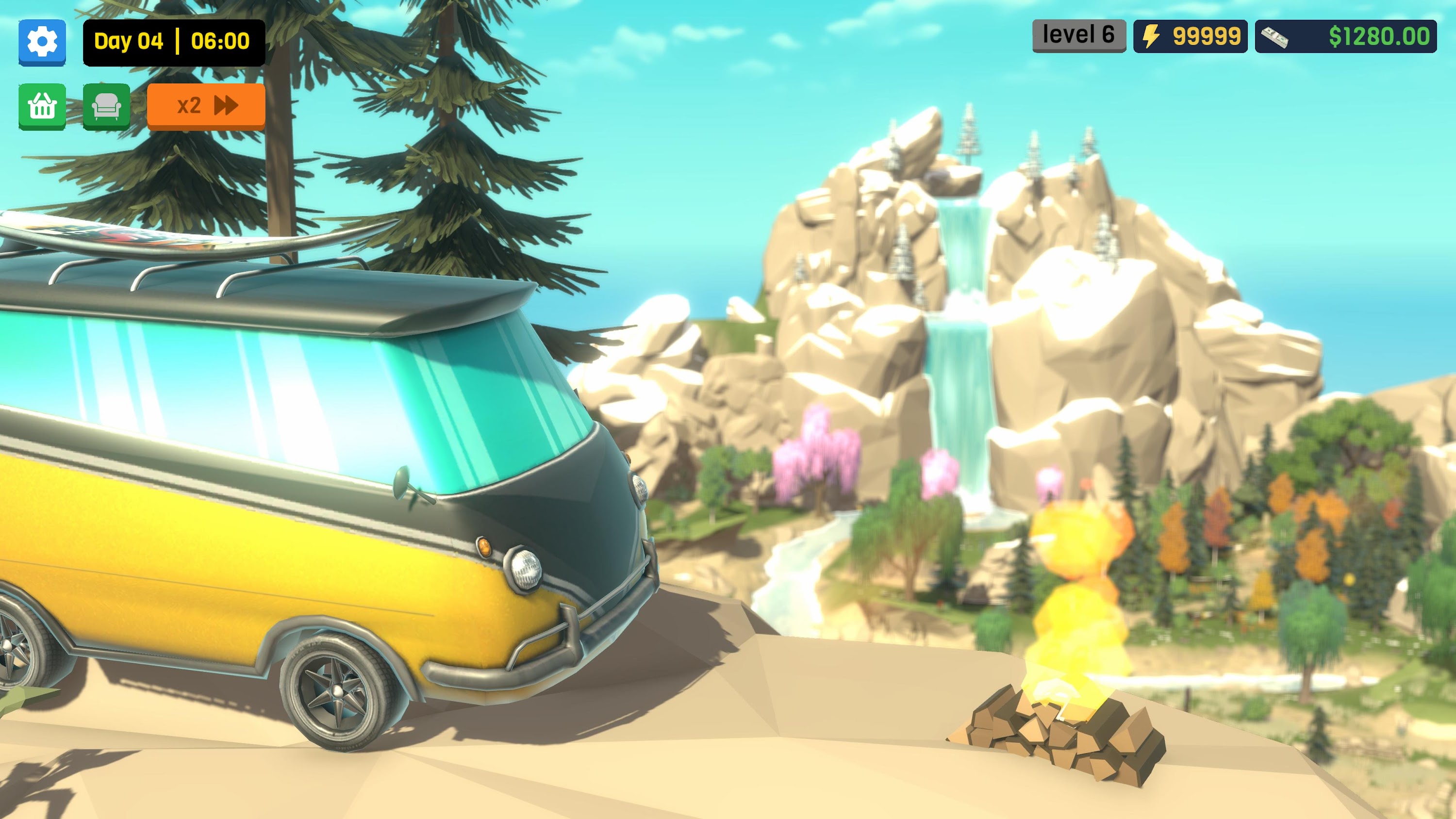Click the level 6 badge
1456x819 pixels.
[1077, 34]
